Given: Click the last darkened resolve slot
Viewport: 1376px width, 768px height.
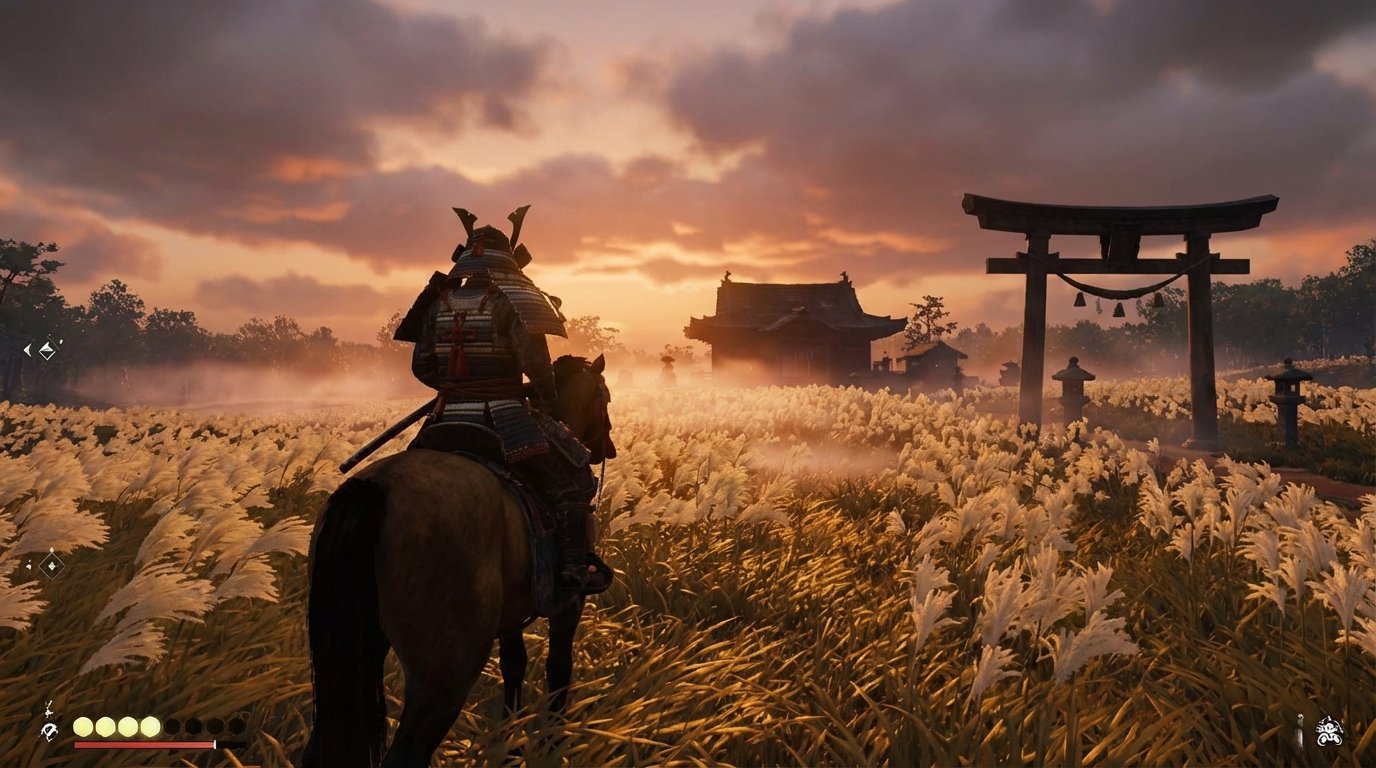Looking at the screenshot, I should [236, 726].
